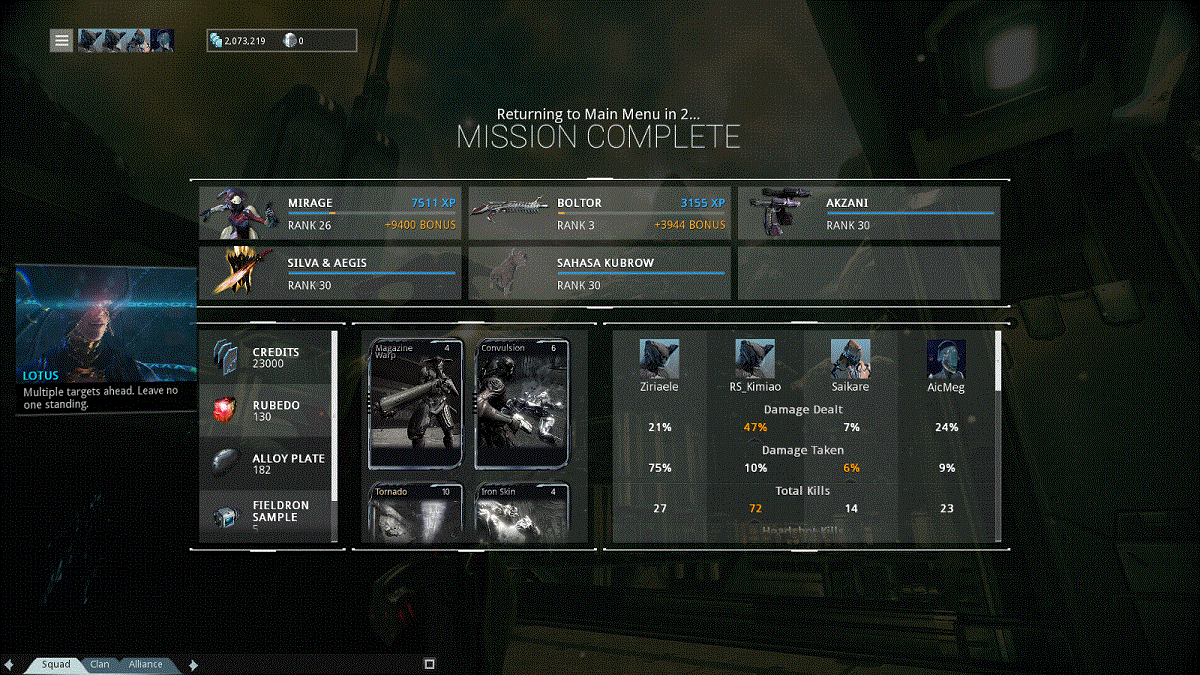
Task: Click RS_Kimiao's player avatar
Action: click(x=755, y=358)
